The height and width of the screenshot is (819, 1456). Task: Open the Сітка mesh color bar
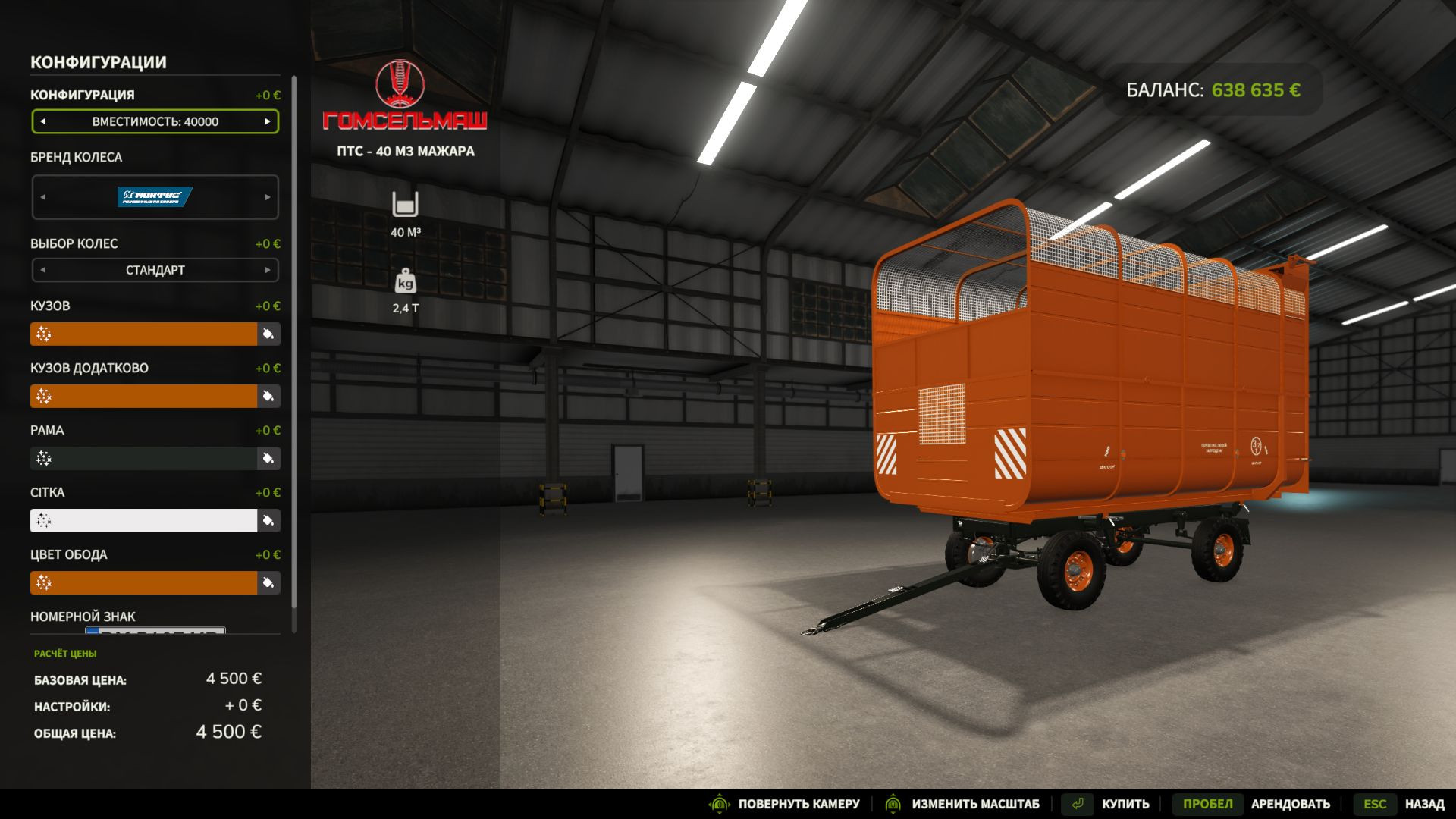coord(144,520)
